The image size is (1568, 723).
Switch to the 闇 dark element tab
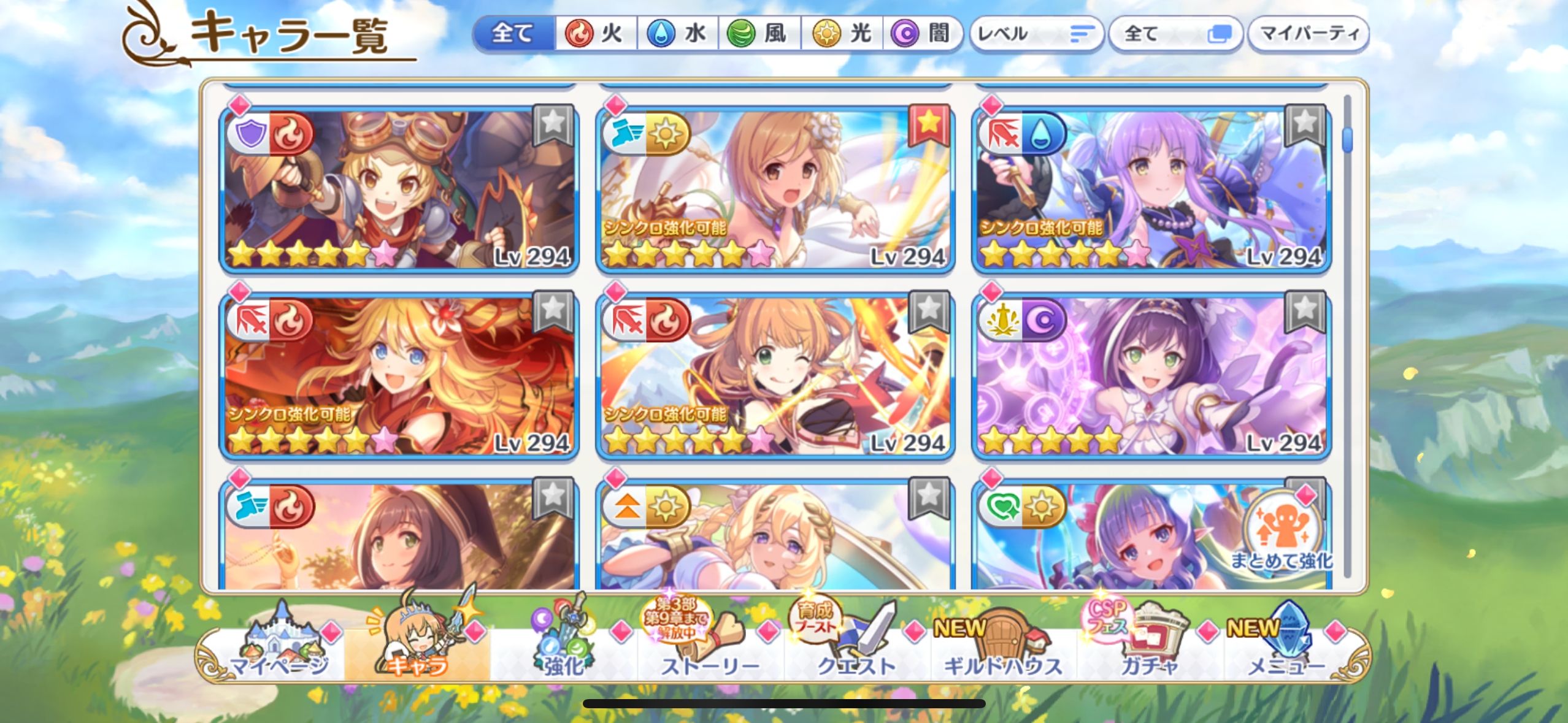(922, 34)
